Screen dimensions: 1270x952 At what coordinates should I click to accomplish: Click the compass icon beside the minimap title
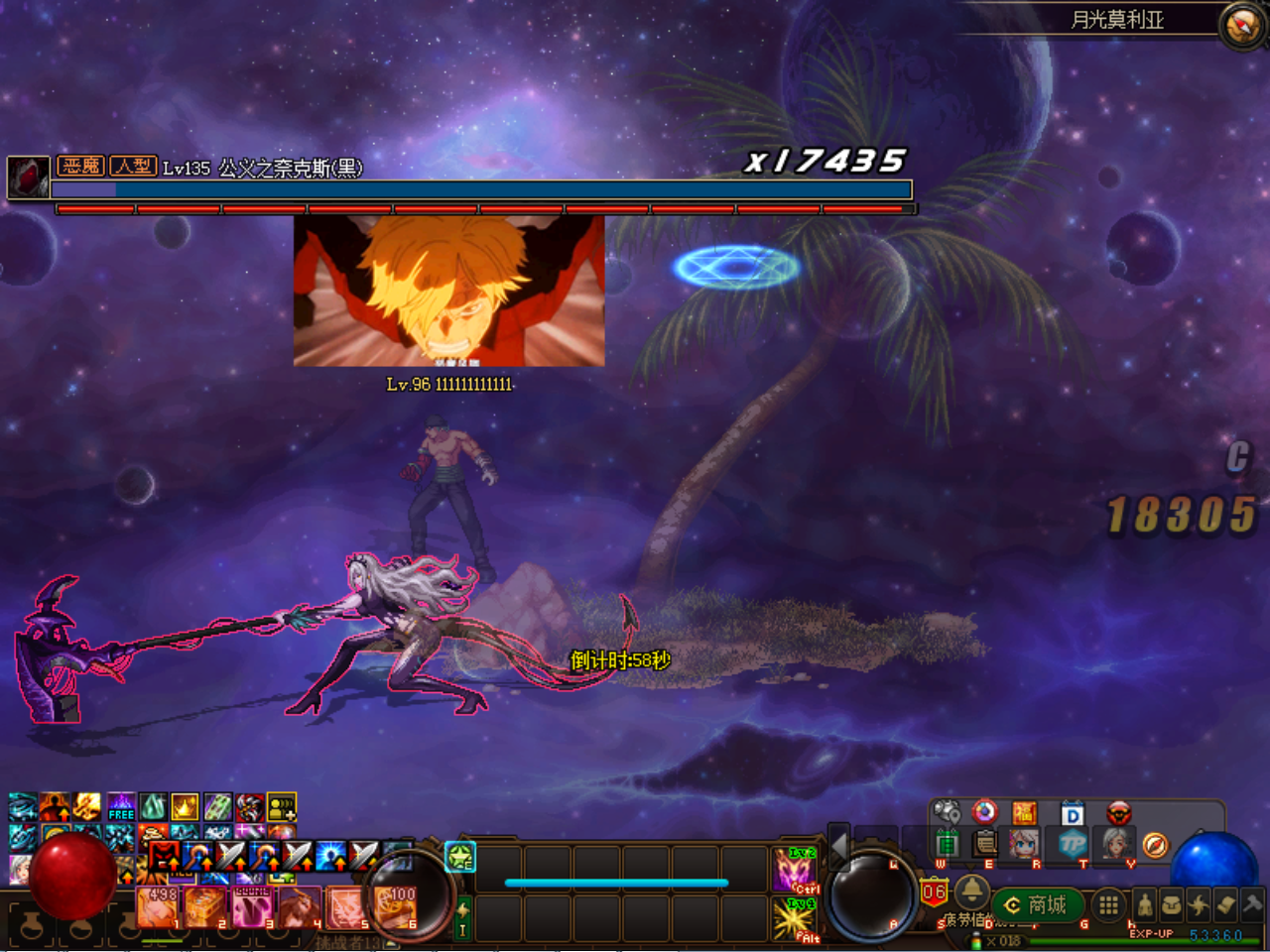point(1241,26)
